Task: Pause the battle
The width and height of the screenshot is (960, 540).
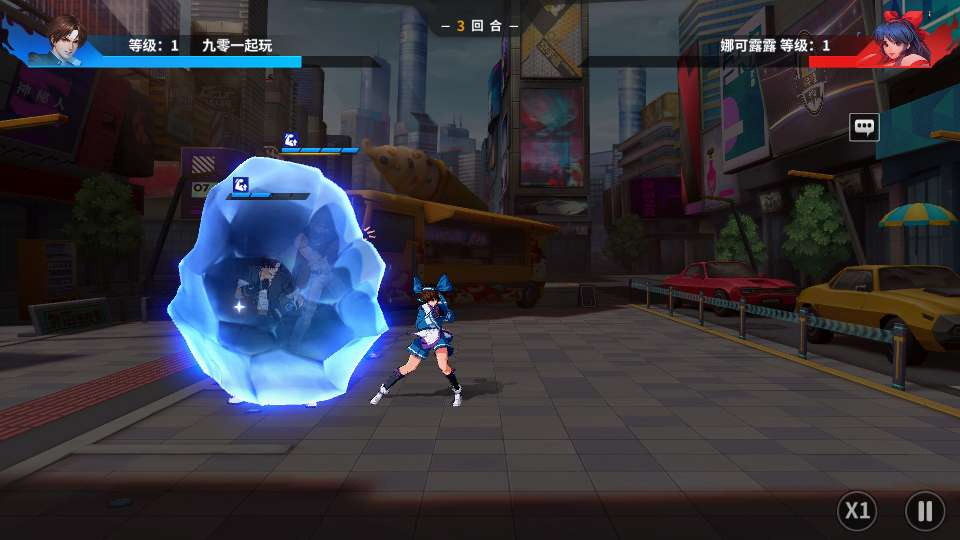Action: tap(924, 511)
